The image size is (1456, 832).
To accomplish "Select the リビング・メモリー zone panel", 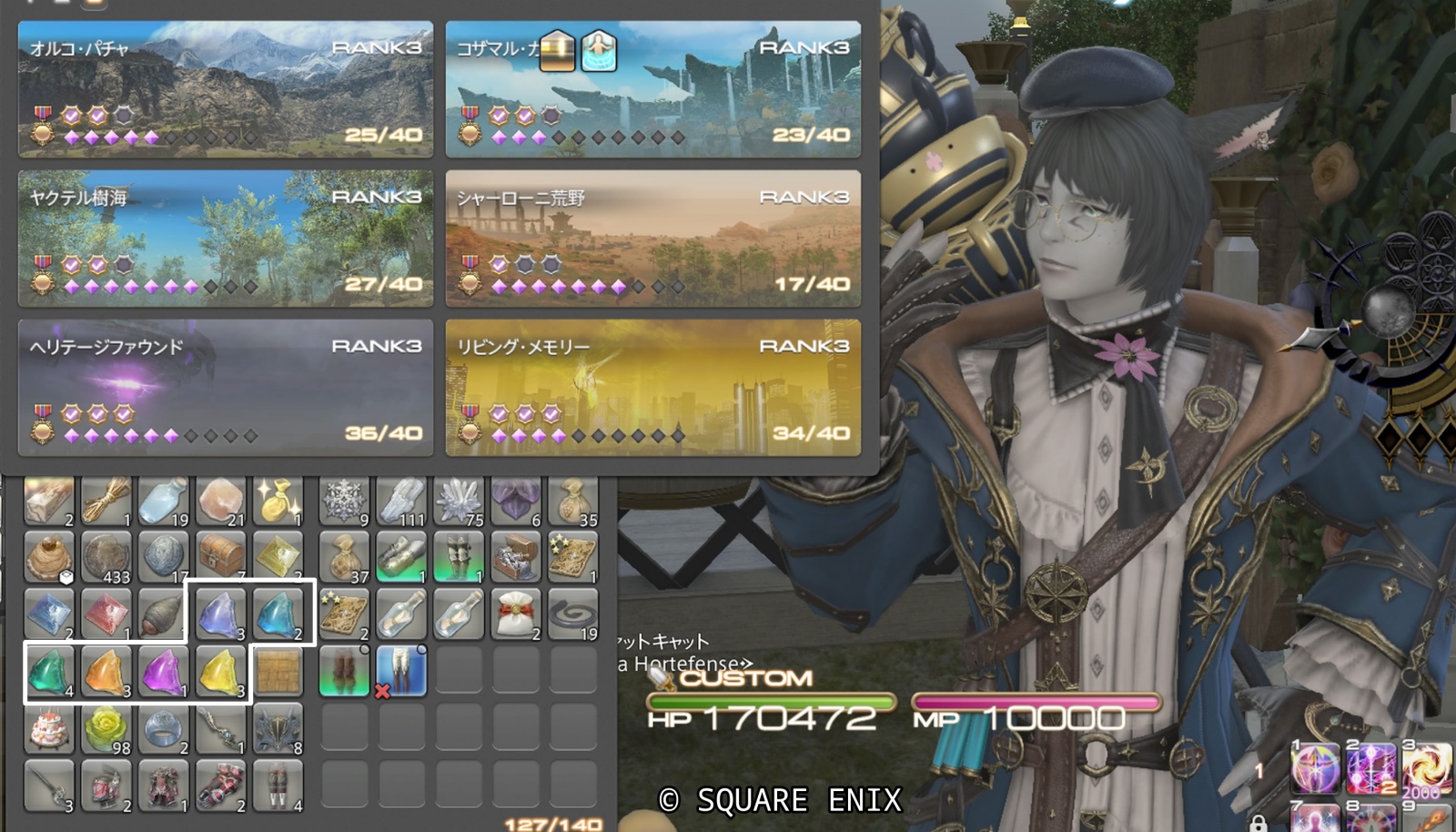I will [x=653, y=388].
